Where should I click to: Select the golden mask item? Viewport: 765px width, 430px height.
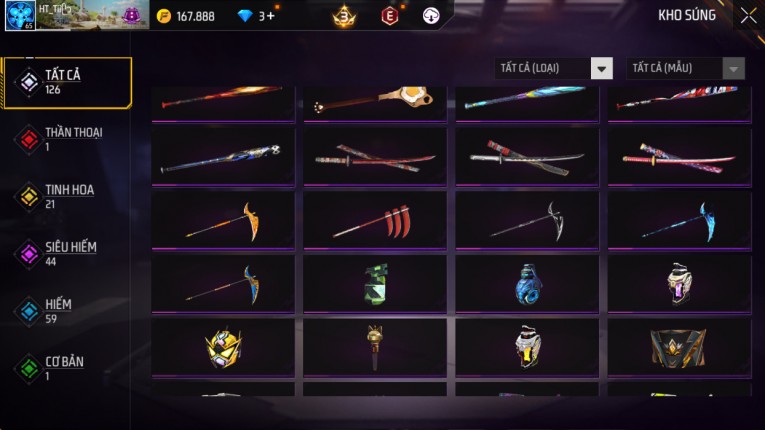click(223, 348)
